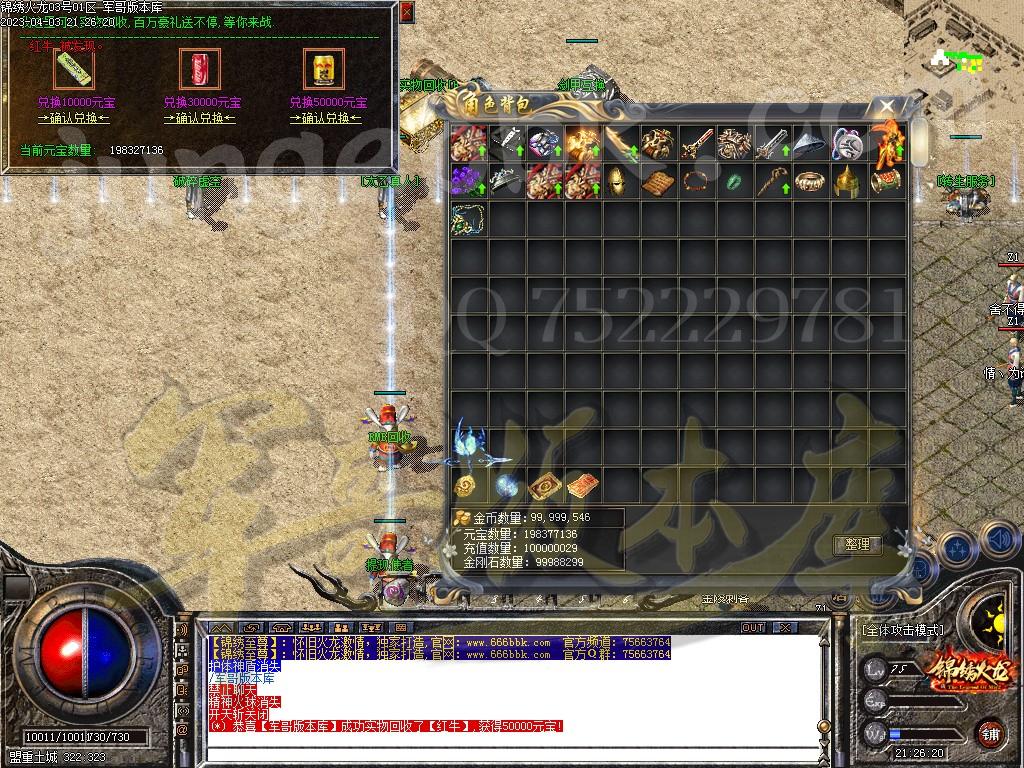Image resolution: width=1024 pixels, height=768 pixels.
Task: Select the silver tiara item in backpack
Action: (505, 183)
